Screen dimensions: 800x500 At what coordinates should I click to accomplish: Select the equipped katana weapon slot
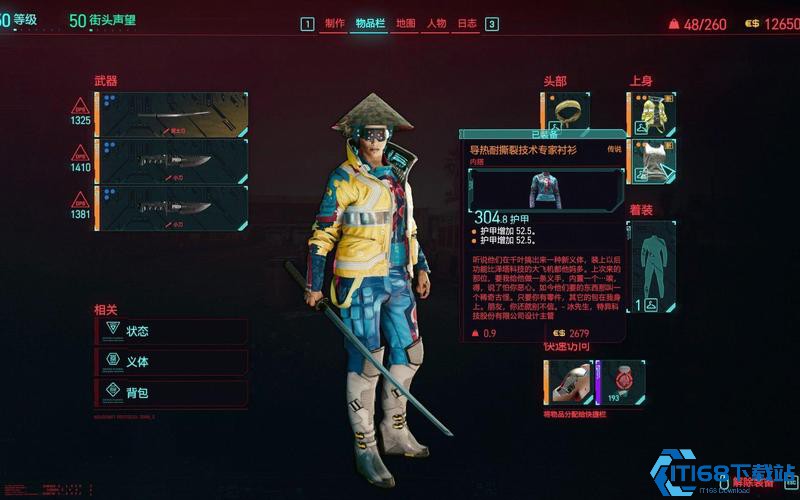pyautogui.click(x=173, y=114)
